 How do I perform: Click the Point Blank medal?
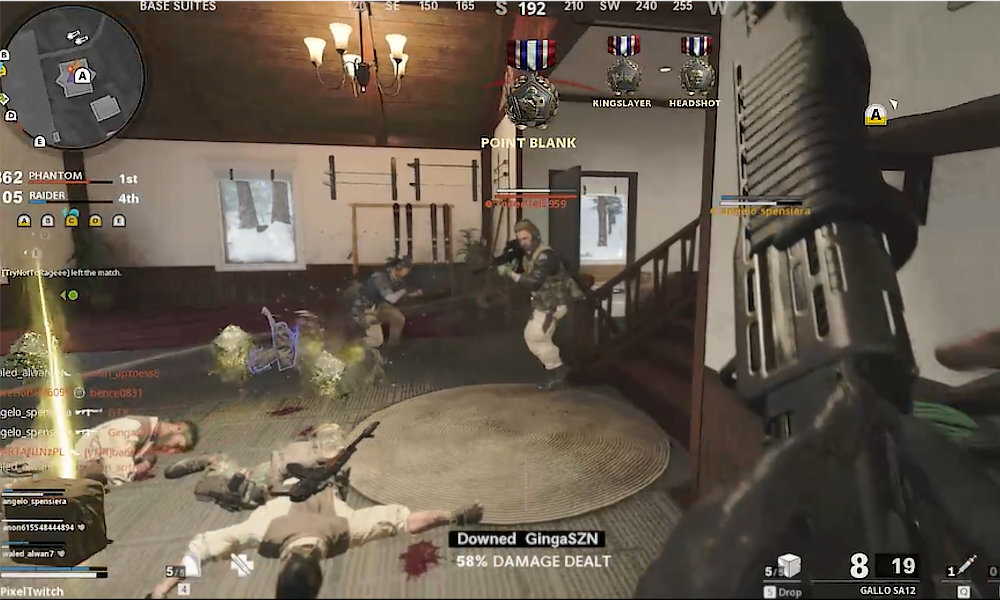529,95
